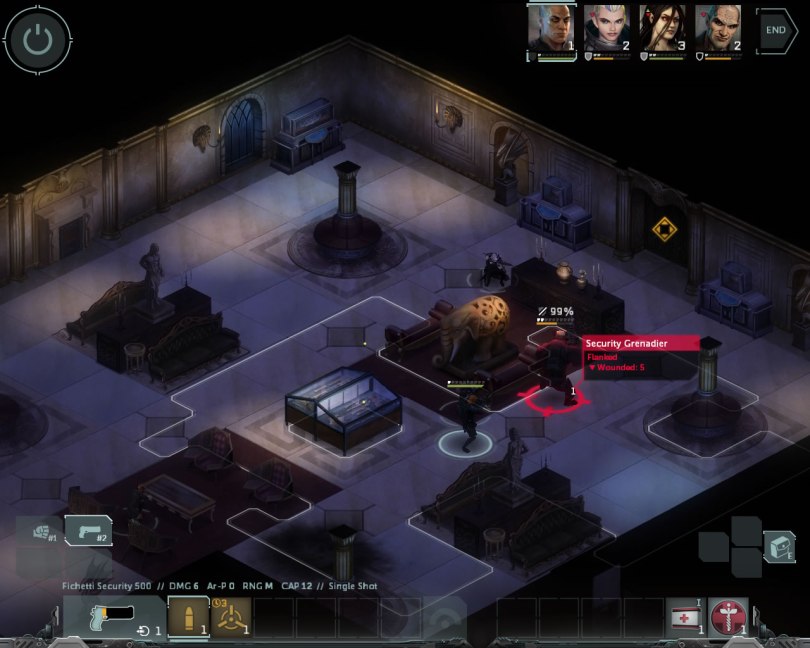Viewport: 810px width, 648px height.
Task: Switch to the pistol weapon slot #2
Action: [x=88, y=531]
